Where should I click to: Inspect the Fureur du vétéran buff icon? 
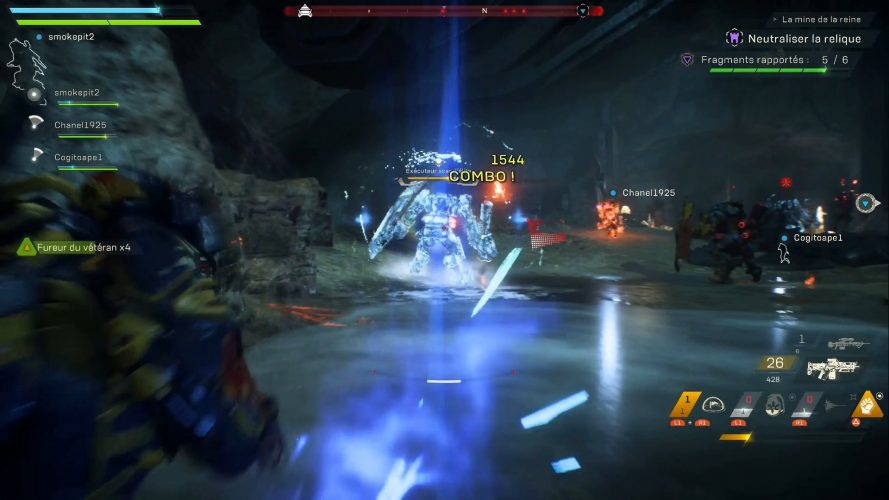(27, 247)
